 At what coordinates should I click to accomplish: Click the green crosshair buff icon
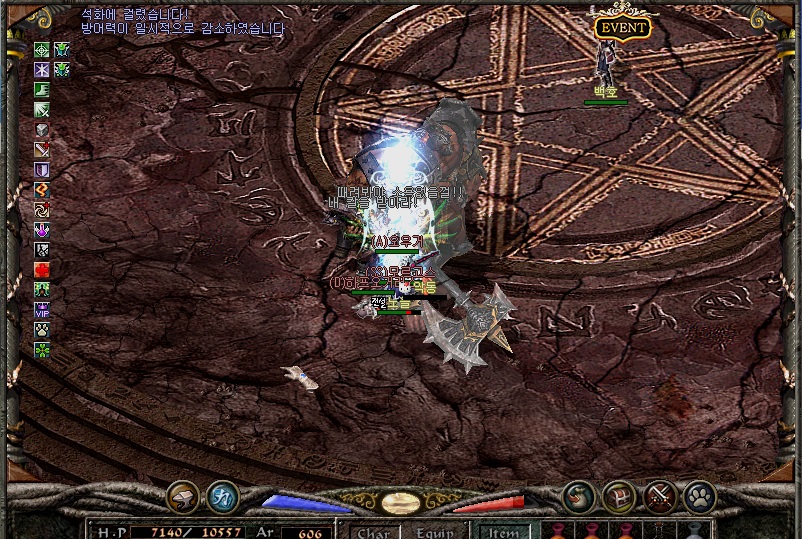[42, 50]
